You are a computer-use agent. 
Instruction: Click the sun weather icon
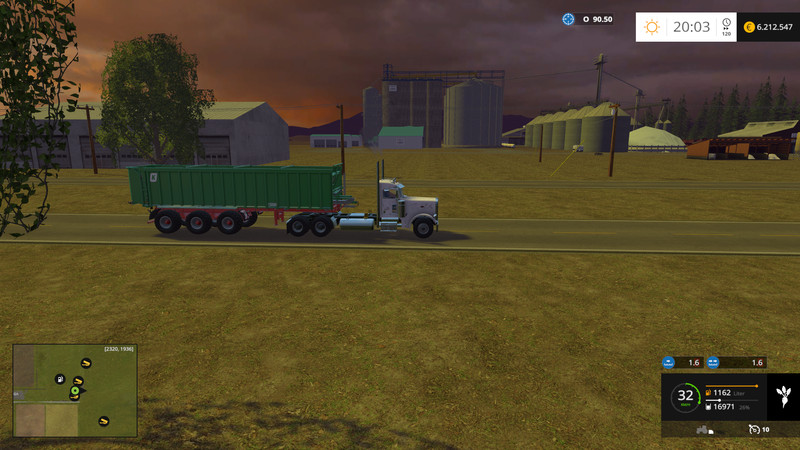click(652, 27)
